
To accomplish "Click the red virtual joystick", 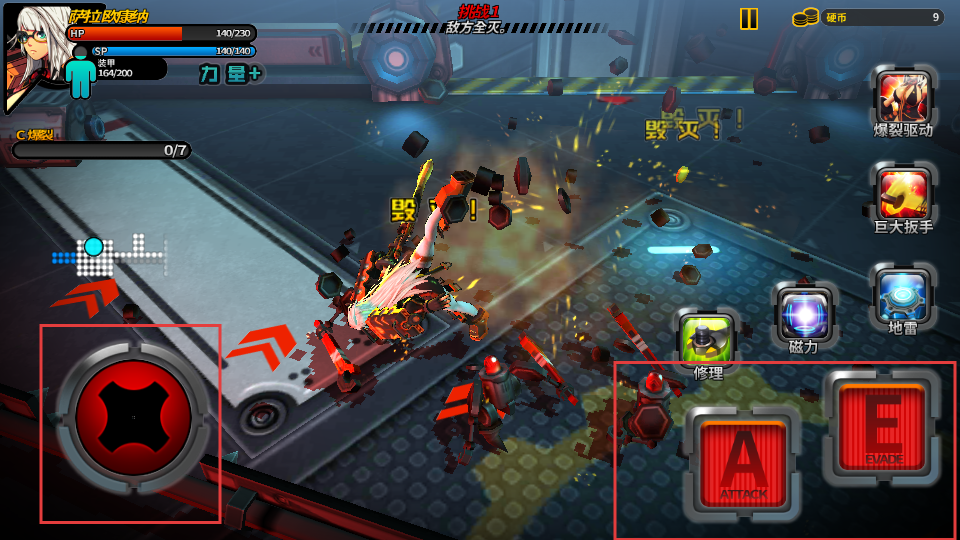I will pos(133,417).
